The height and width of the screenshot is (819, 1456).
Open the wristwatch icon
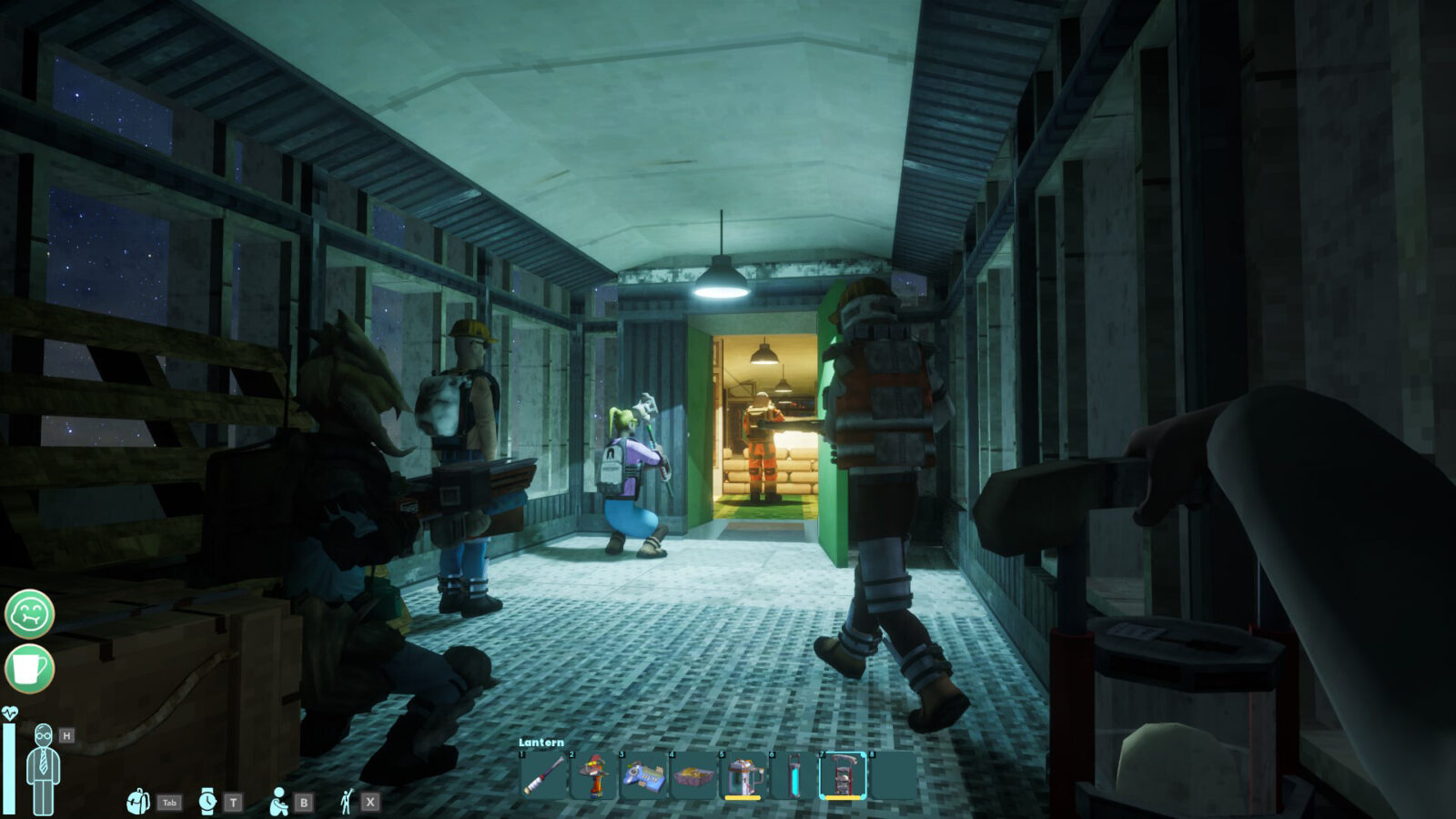coord(207,802)
